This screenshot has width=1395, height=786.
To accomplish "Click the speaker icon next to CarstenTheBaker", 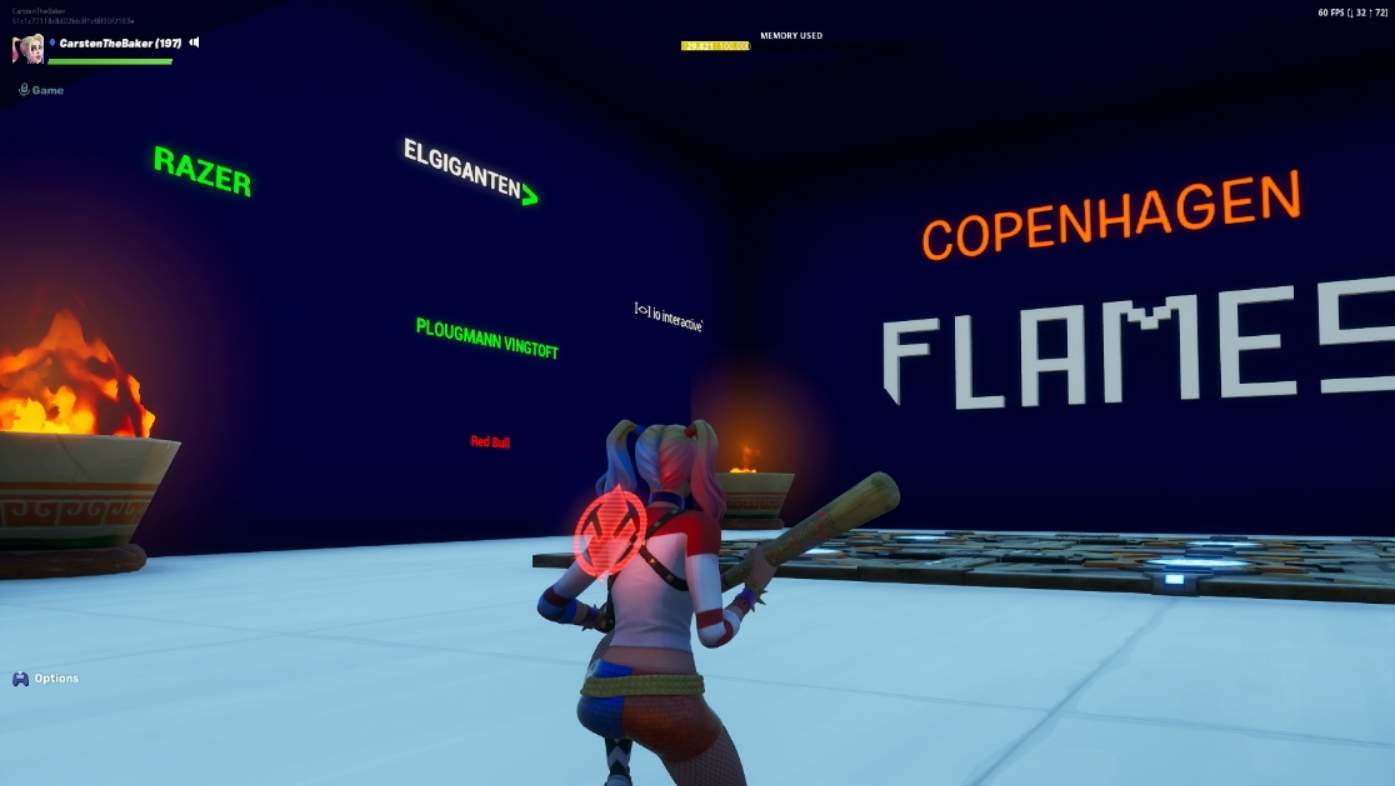I will (193, 42).
